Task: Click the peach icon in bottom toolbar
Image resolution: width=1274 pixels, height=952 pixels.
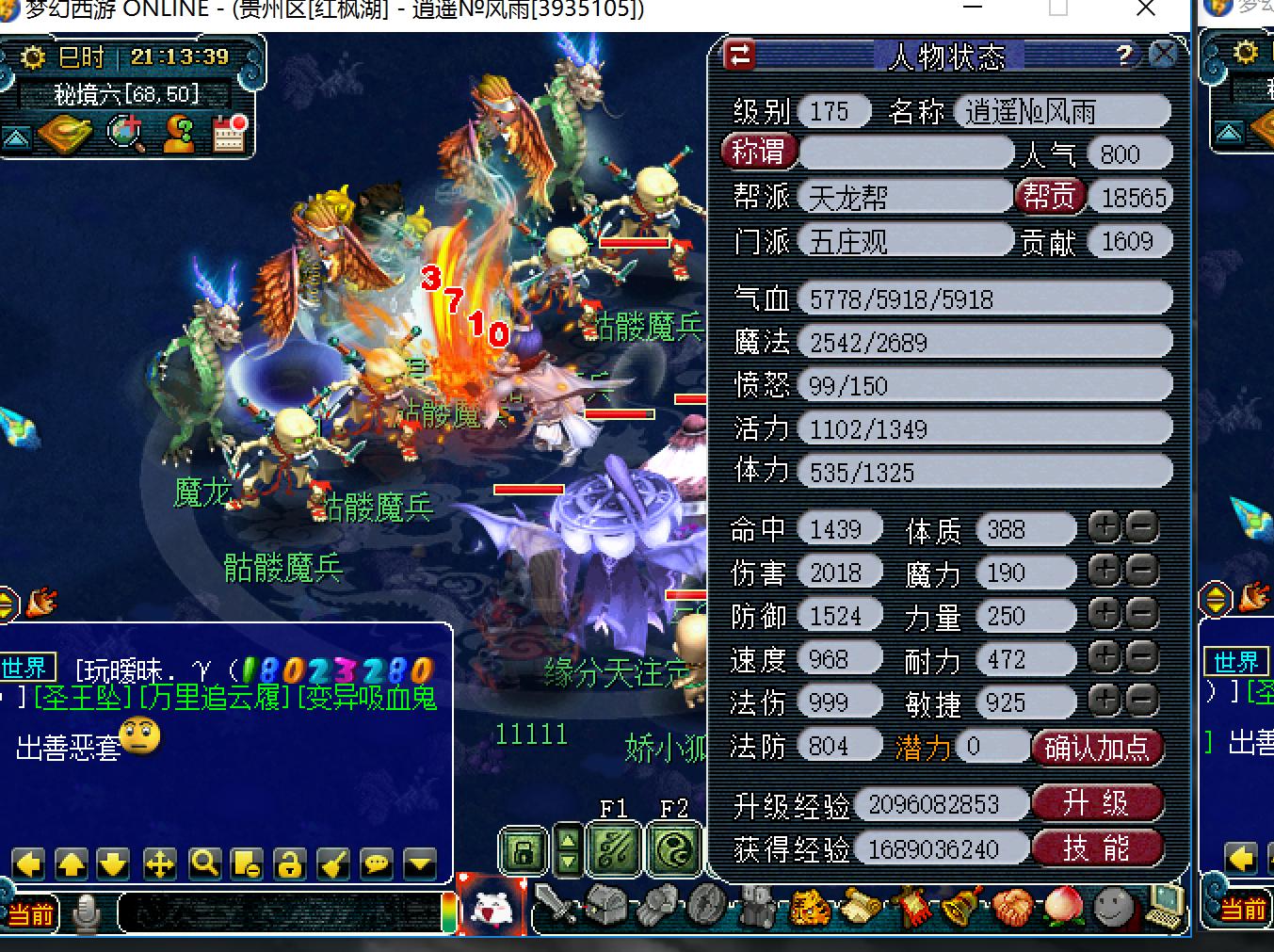Action: [1063, 908]
